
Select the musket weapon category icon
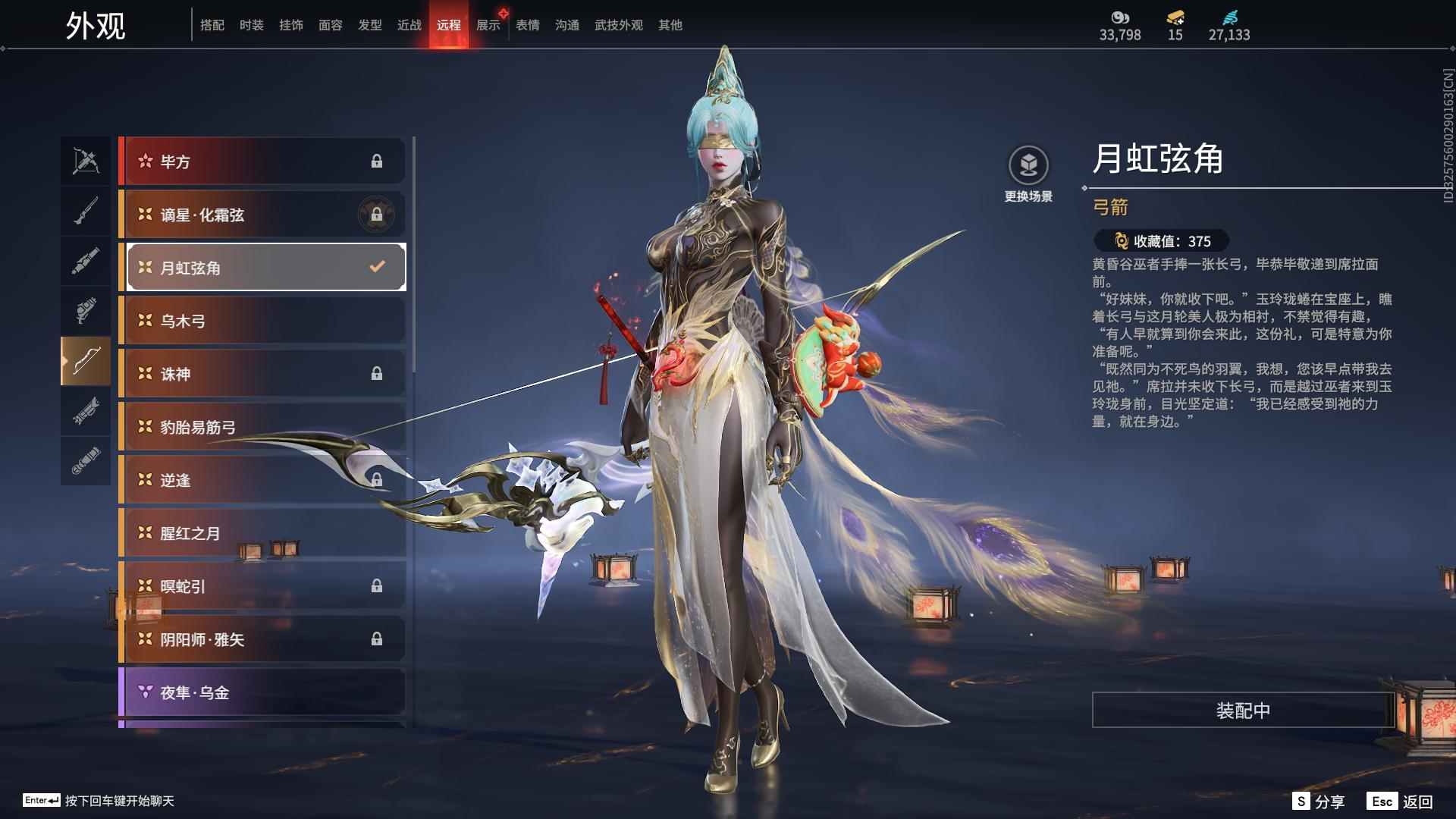point(86,210)
